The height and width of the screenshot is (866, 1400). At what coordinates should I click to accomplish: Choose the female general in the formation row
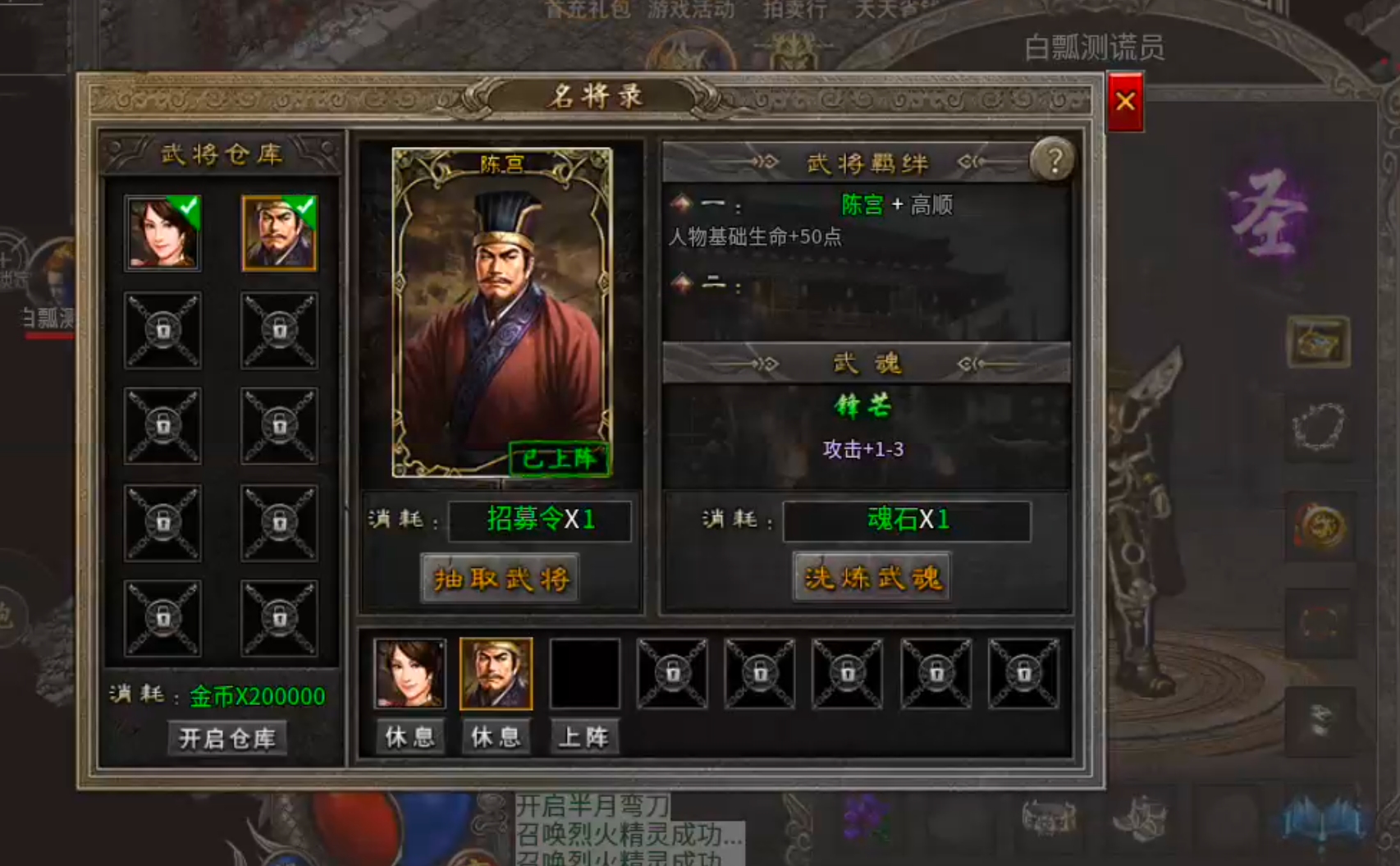point(409,674)
